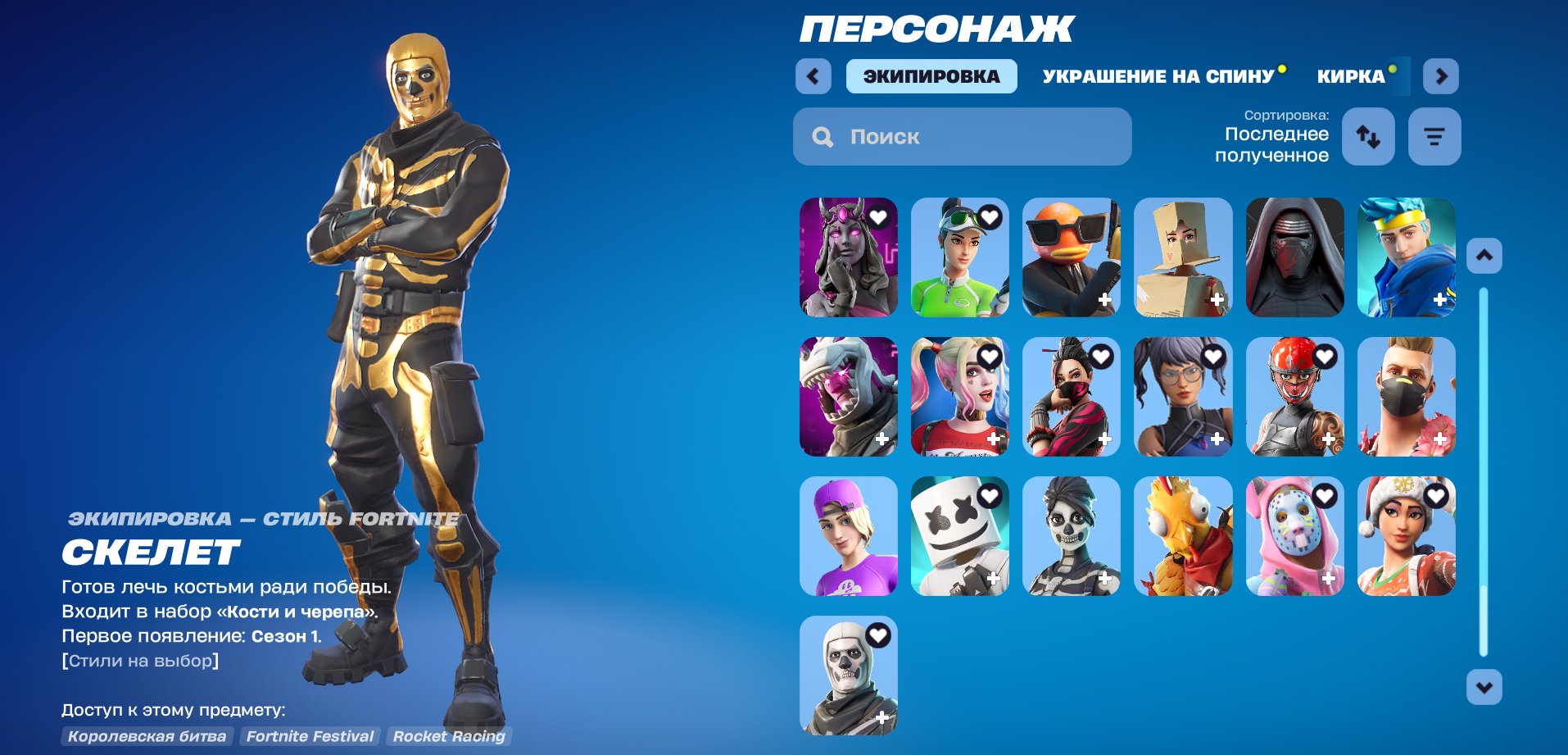The image size is (1568, 755).
Task: Click the left arrow before ЭКИПИРОВКА tab
Action: (812, 75)
